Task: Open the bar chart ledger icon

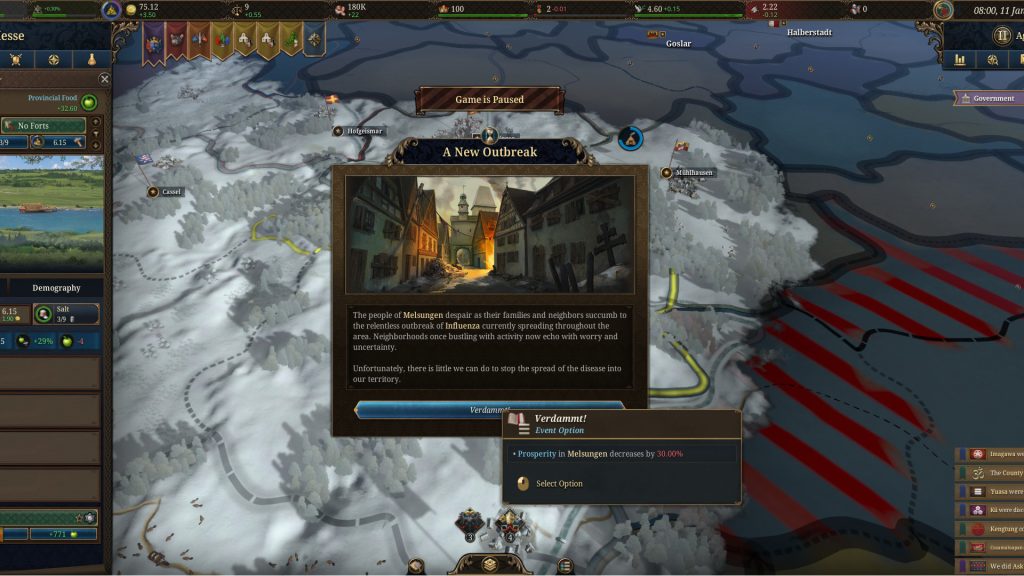Action: click(x=961, y=60)
